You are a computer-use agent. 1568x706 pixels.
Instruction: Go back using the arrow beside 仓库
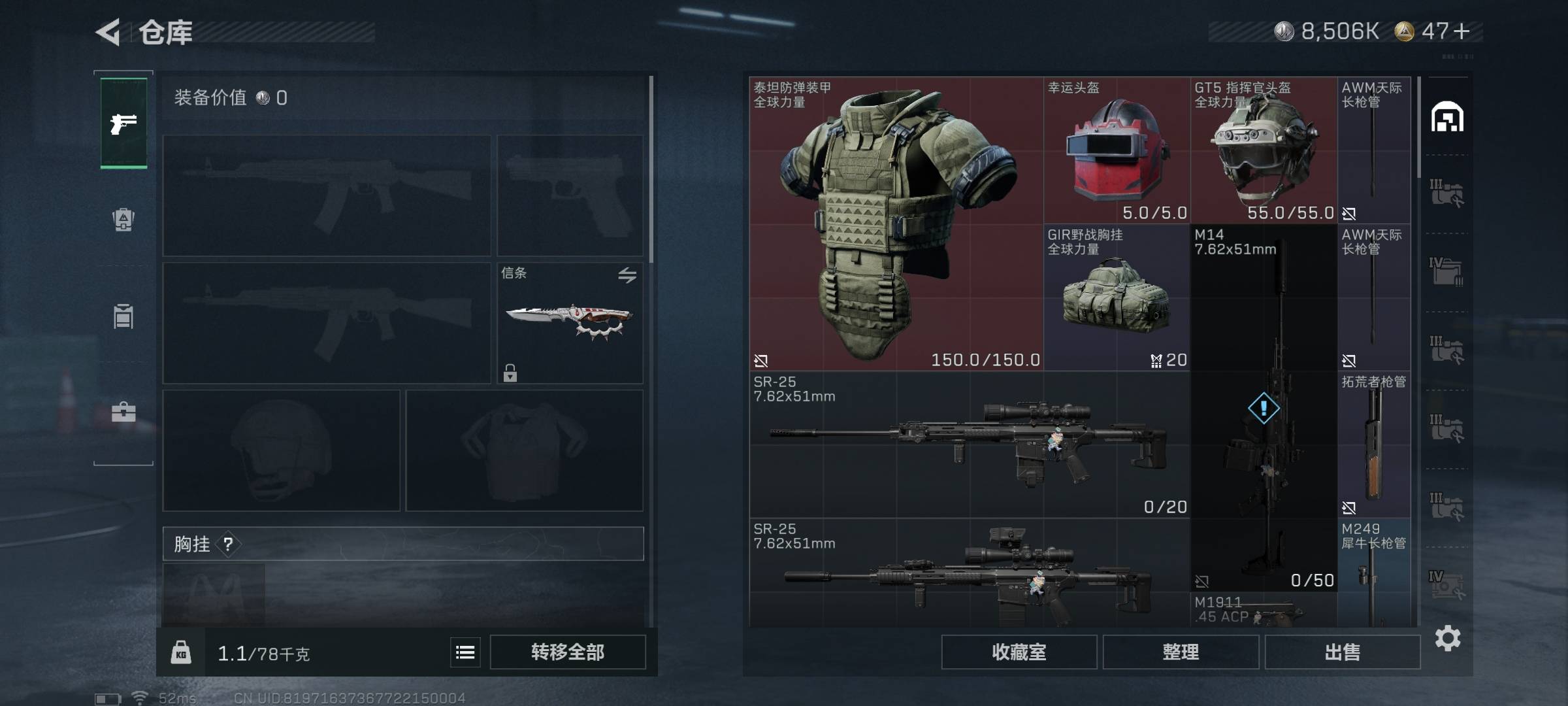click(108, 32)
